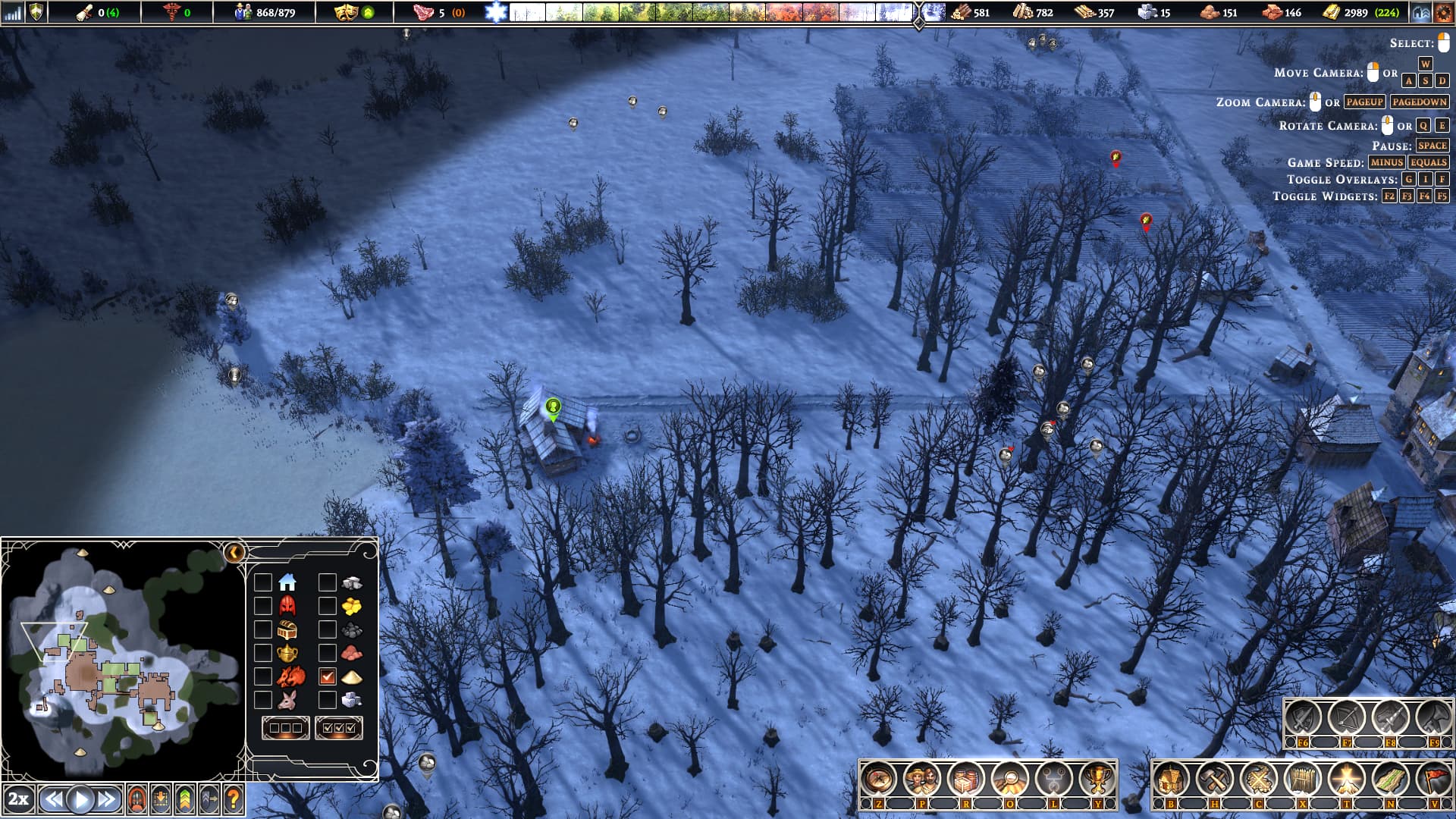Screen dimensions: 1456x819
Task: Slow down game speed with rewind arrows
Action: tap(52, 799)
